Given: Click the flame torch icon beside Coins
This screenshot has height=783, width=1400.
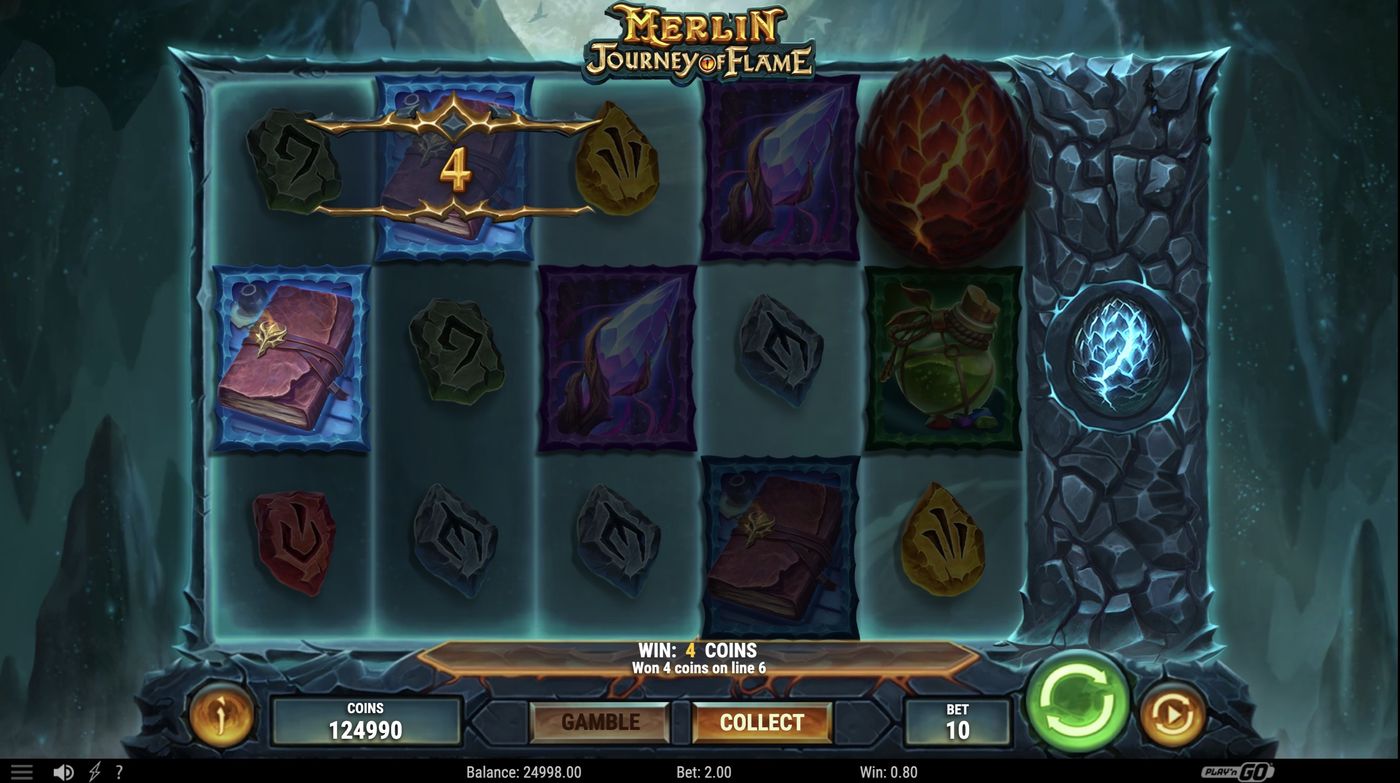Looking at the screenshot, I should pos(222,716).
